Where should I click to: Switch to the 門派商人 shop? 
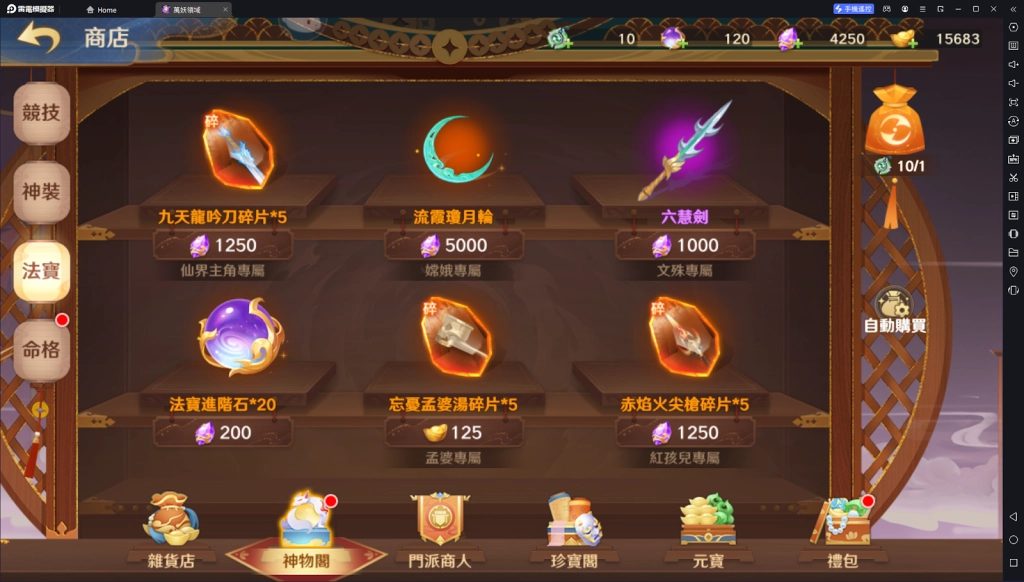440,530
